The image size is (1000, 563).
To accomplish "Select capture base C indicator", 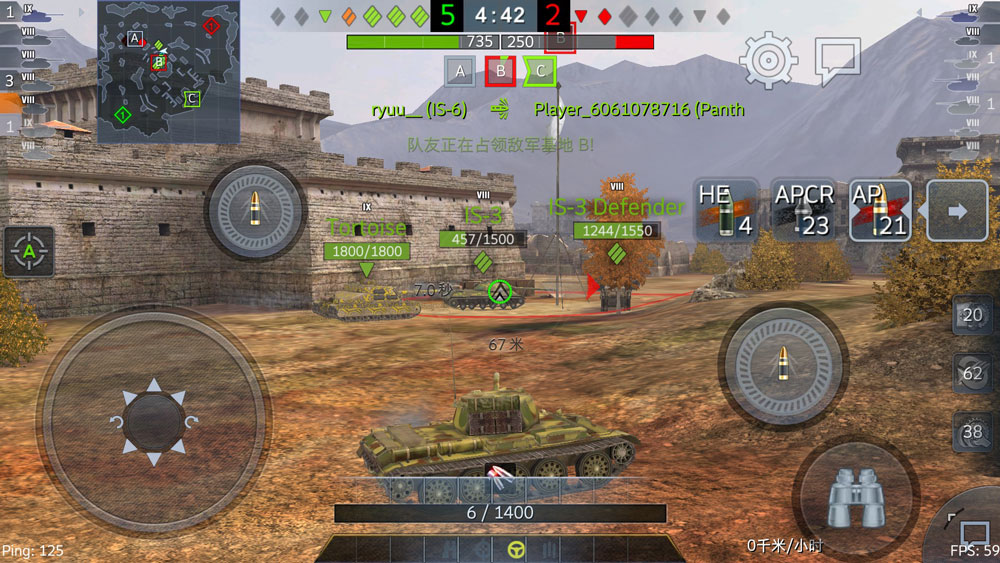I will click(540, 71).
